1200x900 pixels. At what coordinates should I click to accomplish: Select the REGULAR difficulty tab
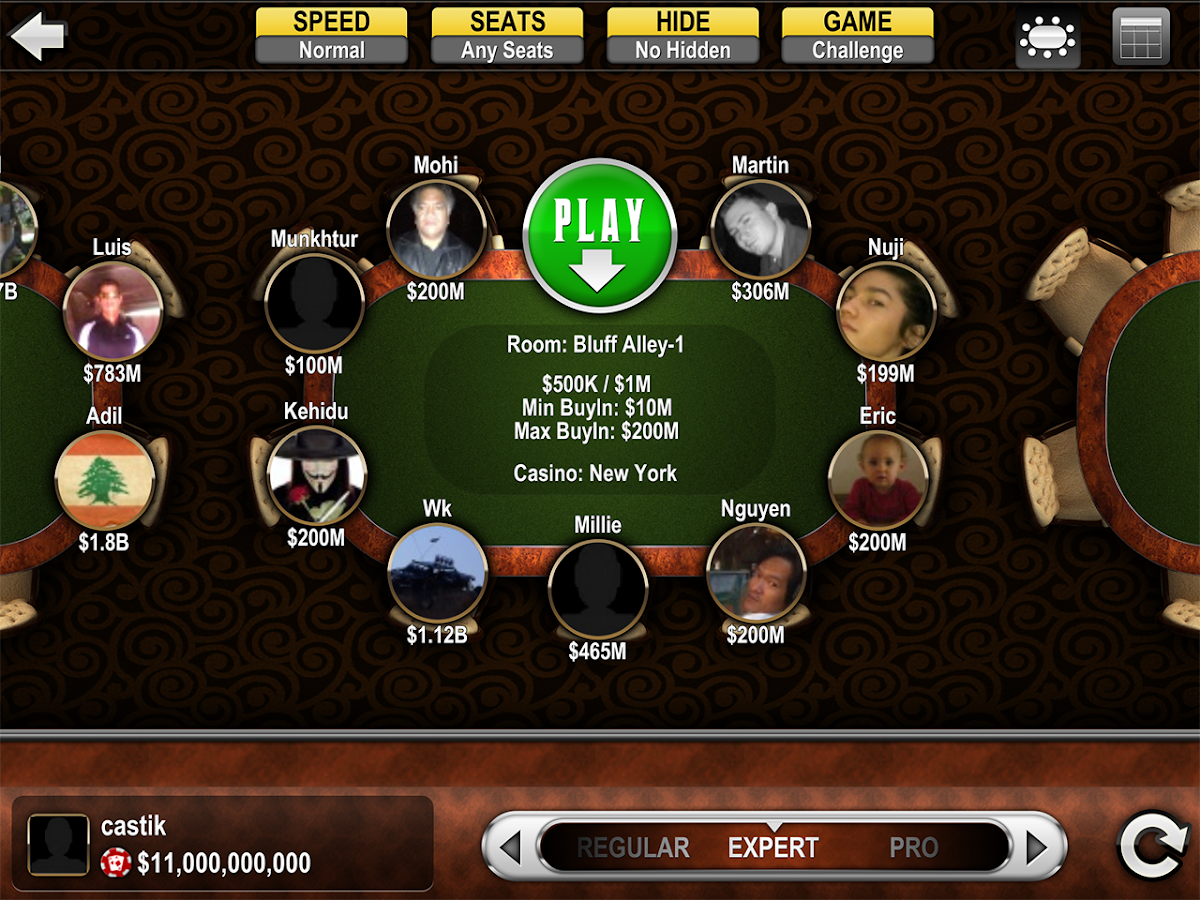coord(633,848)
